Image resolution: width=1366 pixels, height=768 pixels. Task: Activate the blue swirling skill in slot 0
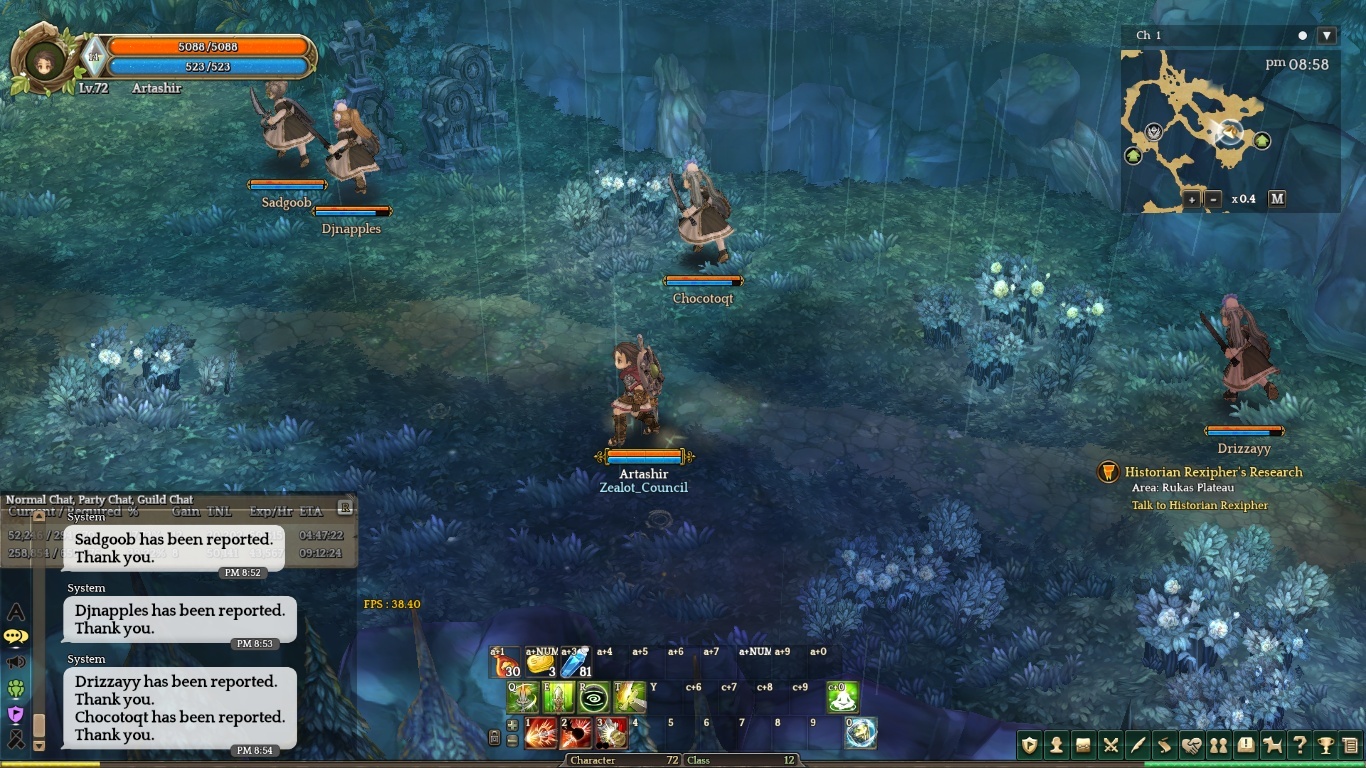860,733
